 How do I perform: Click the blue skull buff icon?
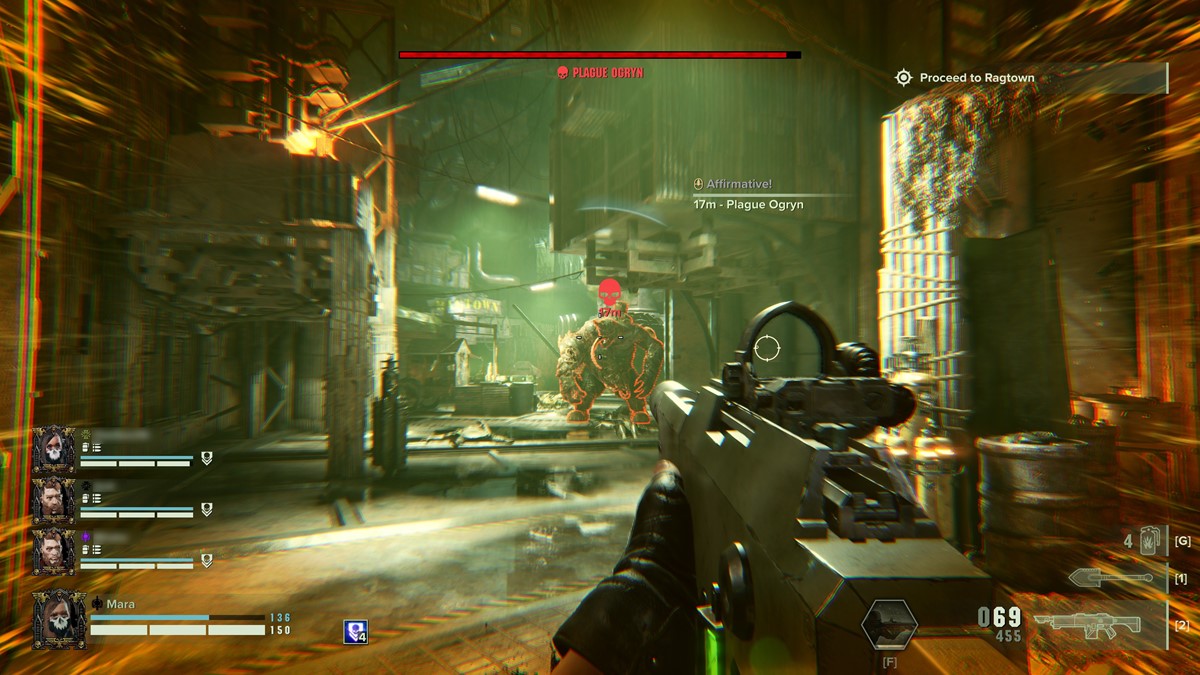(355, 632)
